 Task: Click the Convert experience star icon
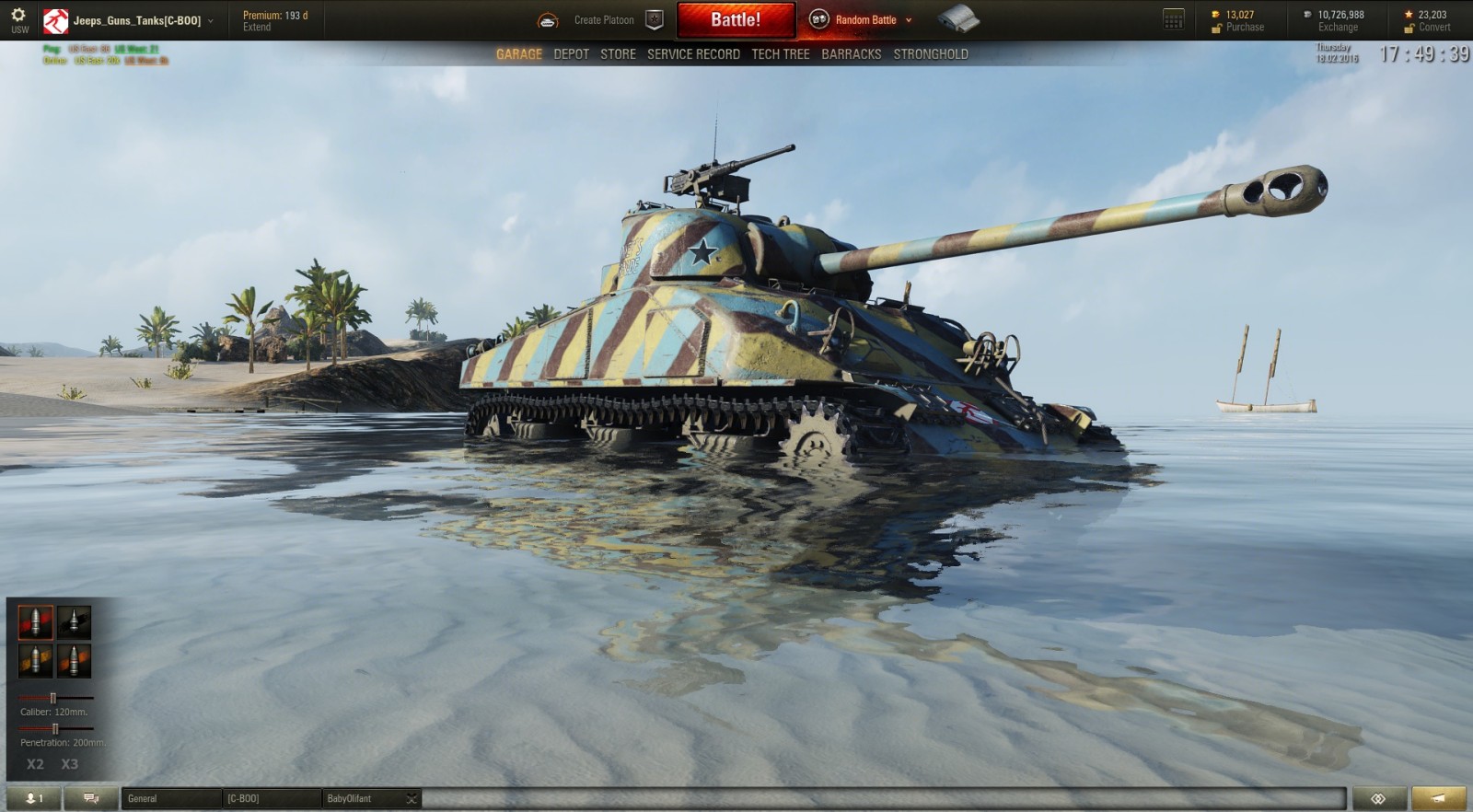[1407, 13]
